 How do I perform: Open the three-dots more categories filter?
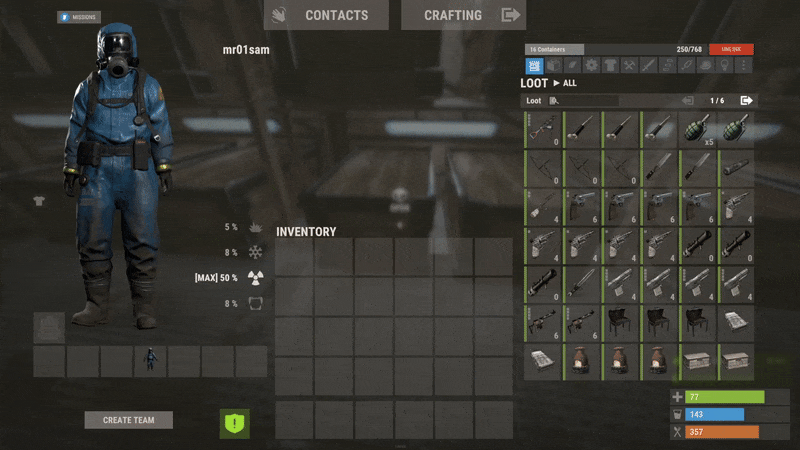pos(742,66)
